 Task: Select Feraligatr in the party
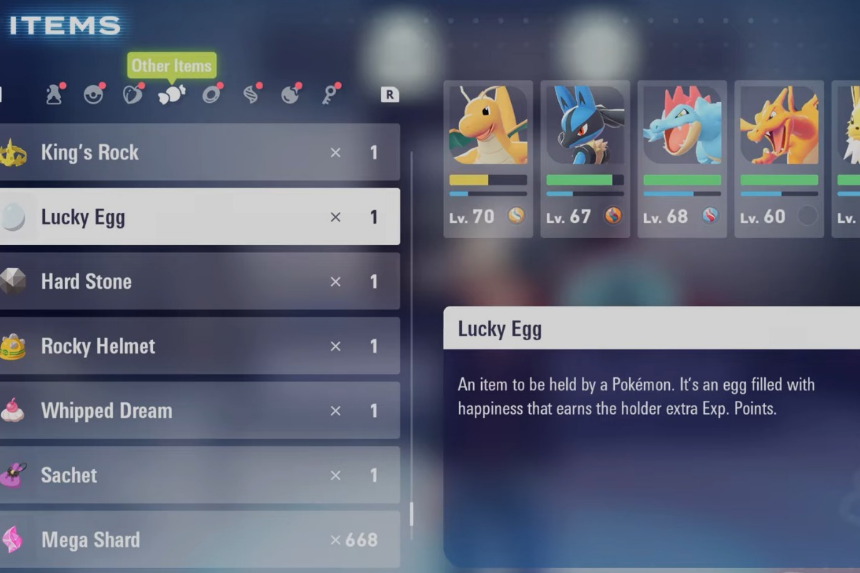[x=682, y=158]
